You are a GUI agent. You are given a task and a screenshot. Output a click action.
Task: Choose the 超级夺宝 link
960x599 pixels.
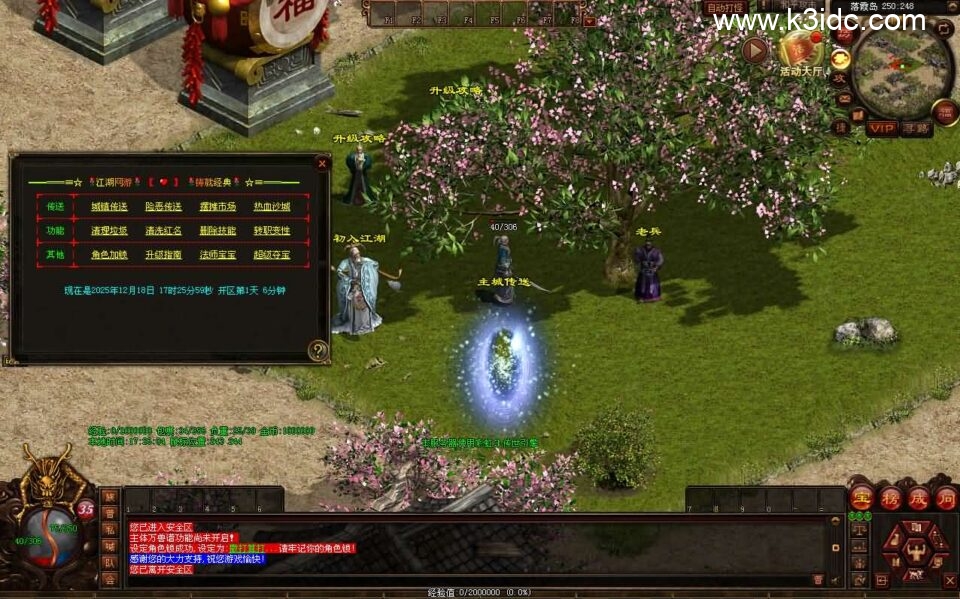click(x=272, y=255)
